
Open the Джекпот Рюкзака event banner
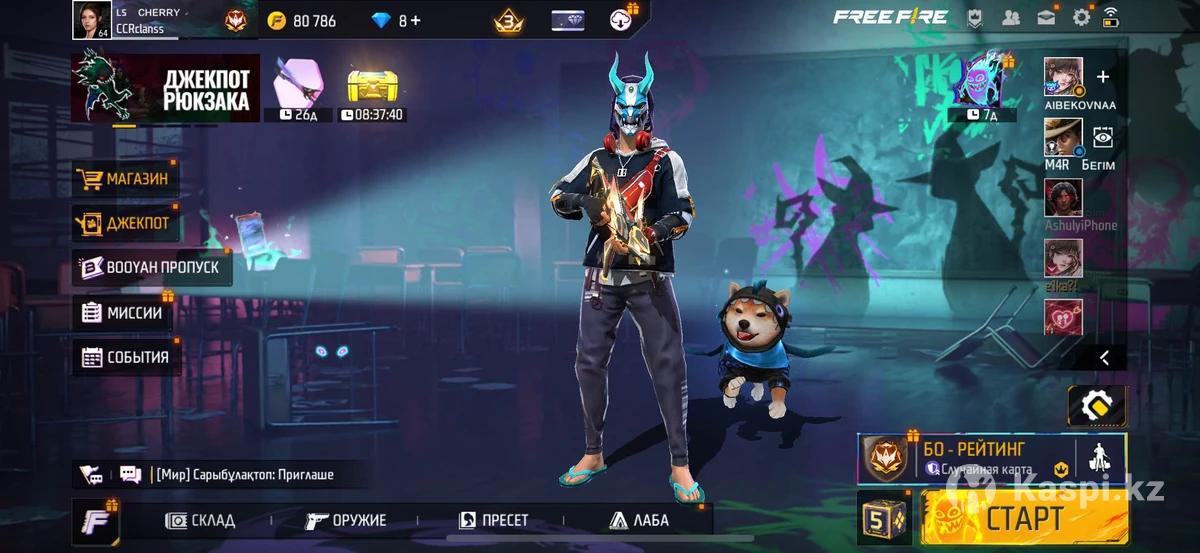coord(164,89)
